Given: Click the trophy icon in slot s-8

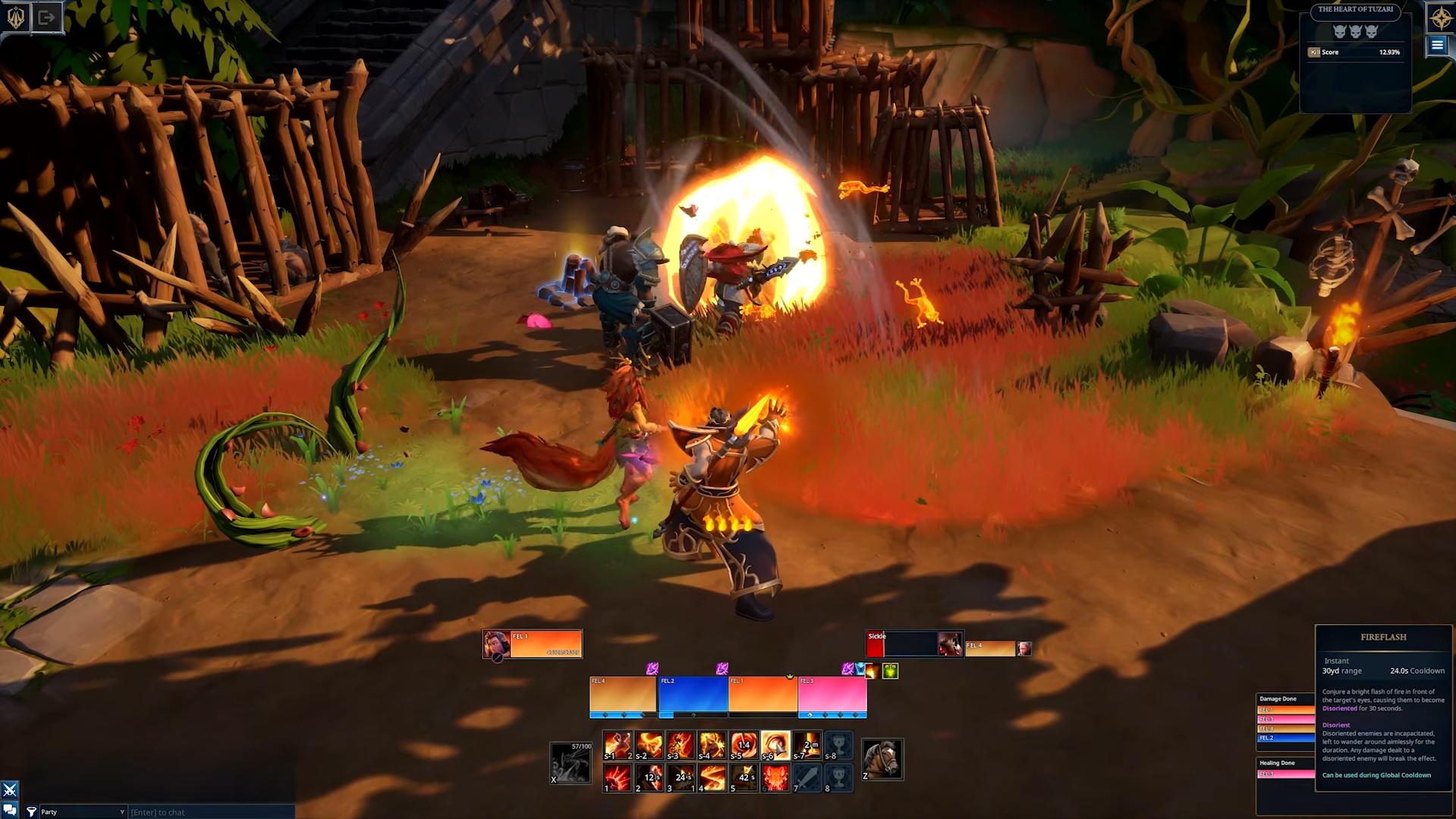Looking at the screenshot, I should (839, 744).
